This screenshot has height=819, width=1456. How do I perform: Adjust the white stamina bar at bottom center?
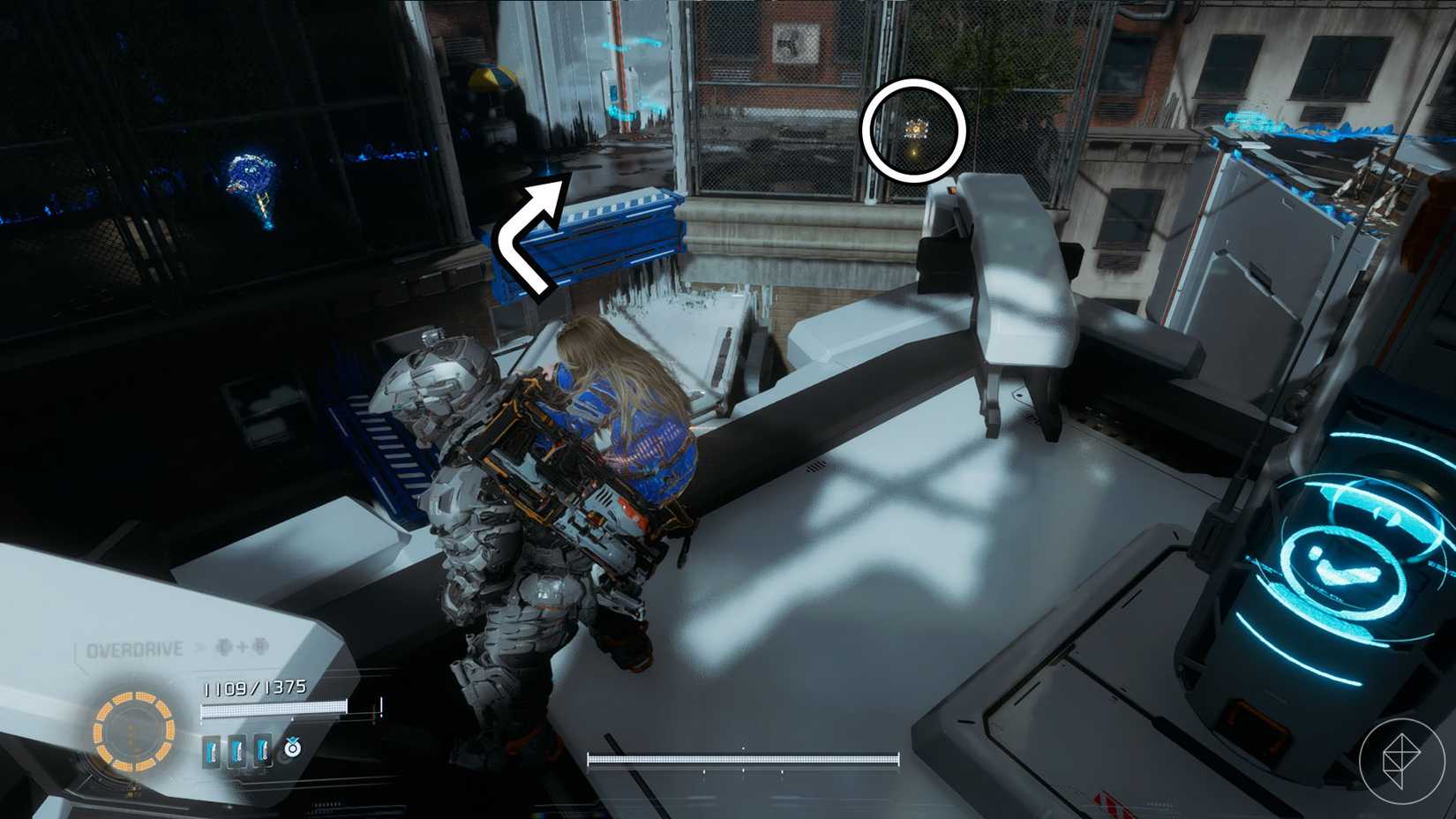point(744,759)
